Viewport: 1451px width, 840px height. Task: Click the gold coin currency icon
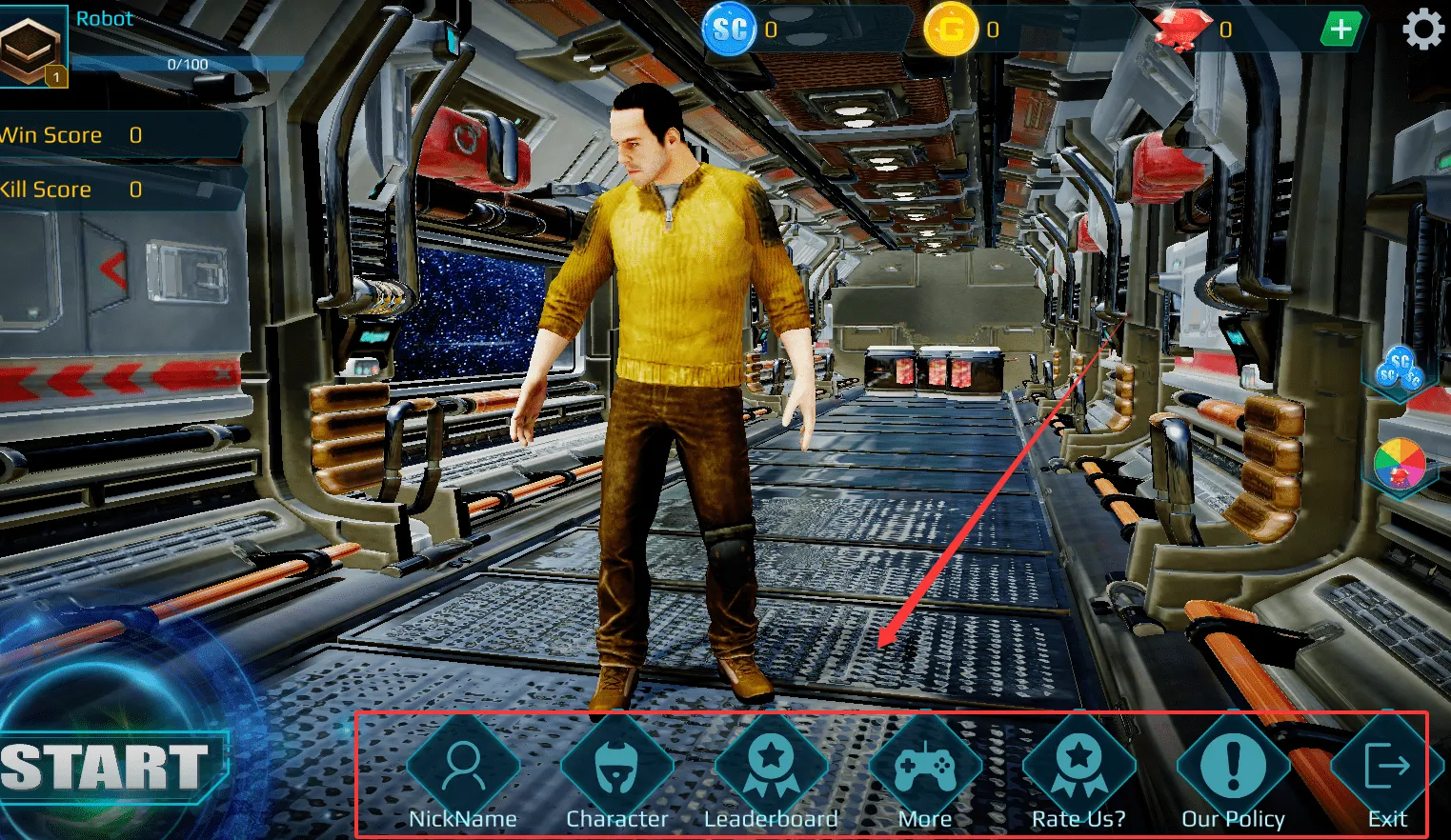pos(951,30)
